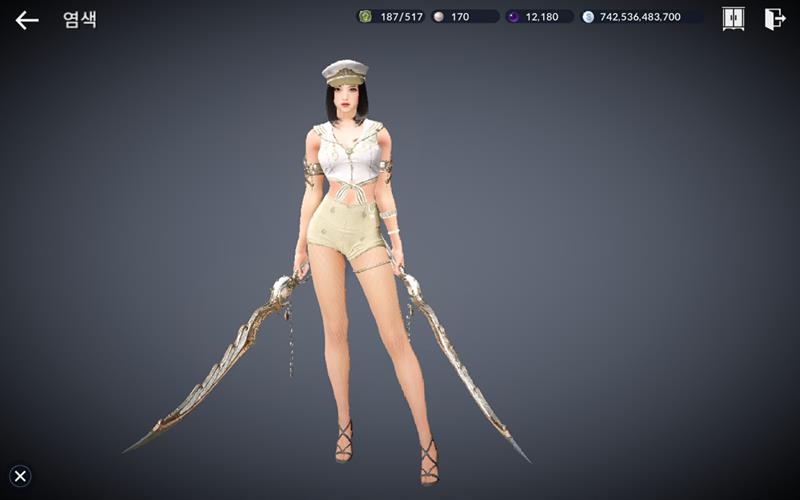Tap the white pearl currency counter
Image resolution: width=800 pixels, height=500 pixels.
pos(465,17)
